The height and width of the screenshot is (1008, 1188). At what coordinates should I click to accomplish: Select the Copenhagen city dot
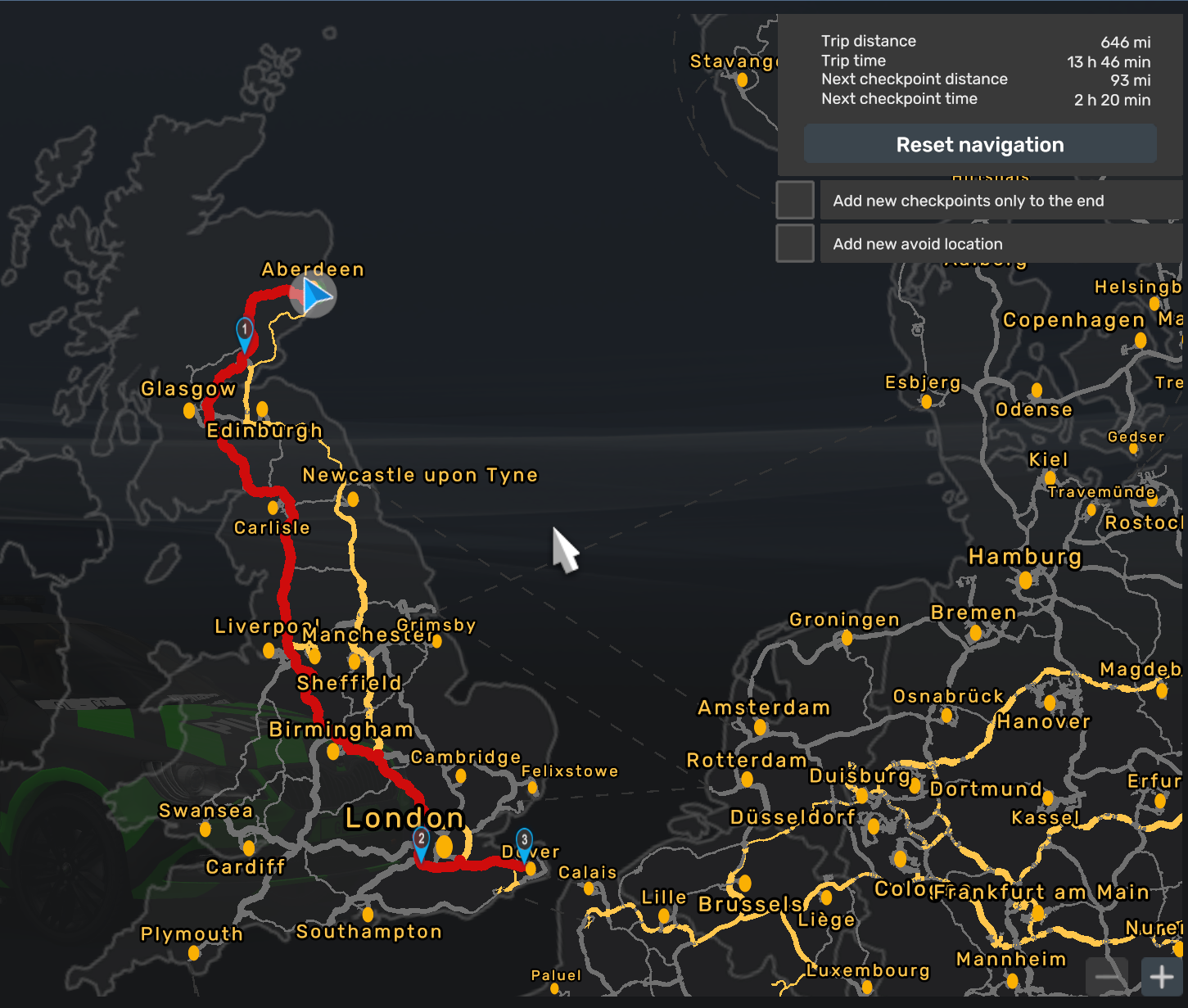coord(1141,340)
